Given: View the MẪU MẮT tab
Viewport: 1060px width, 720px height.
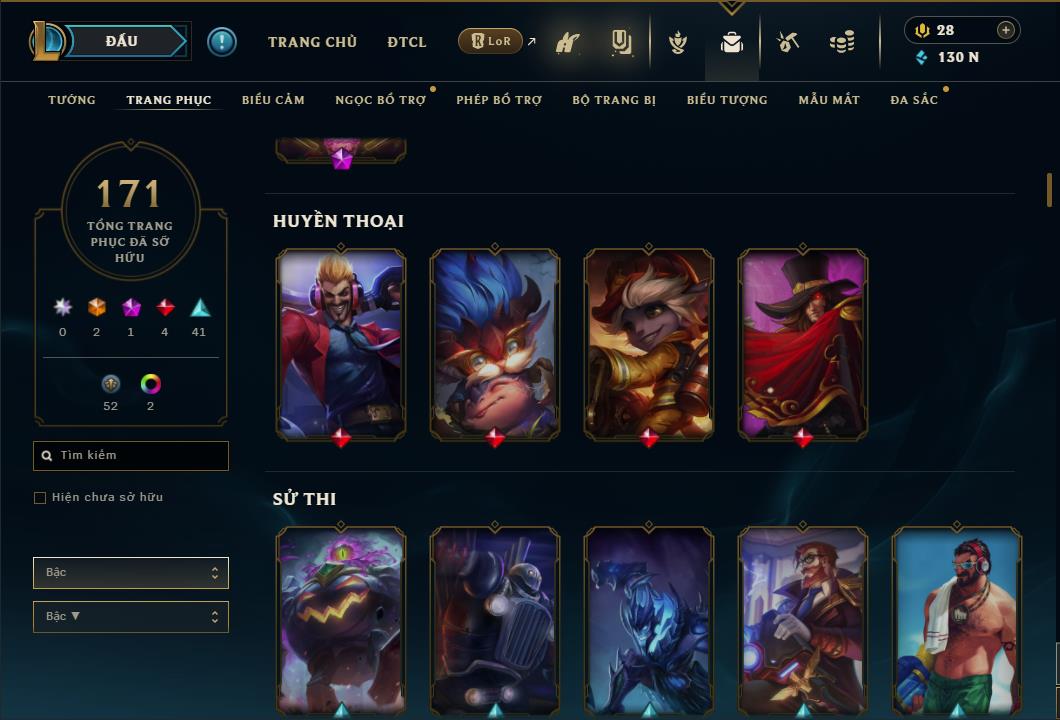Looking at the screenshot, I should [829, 100].
